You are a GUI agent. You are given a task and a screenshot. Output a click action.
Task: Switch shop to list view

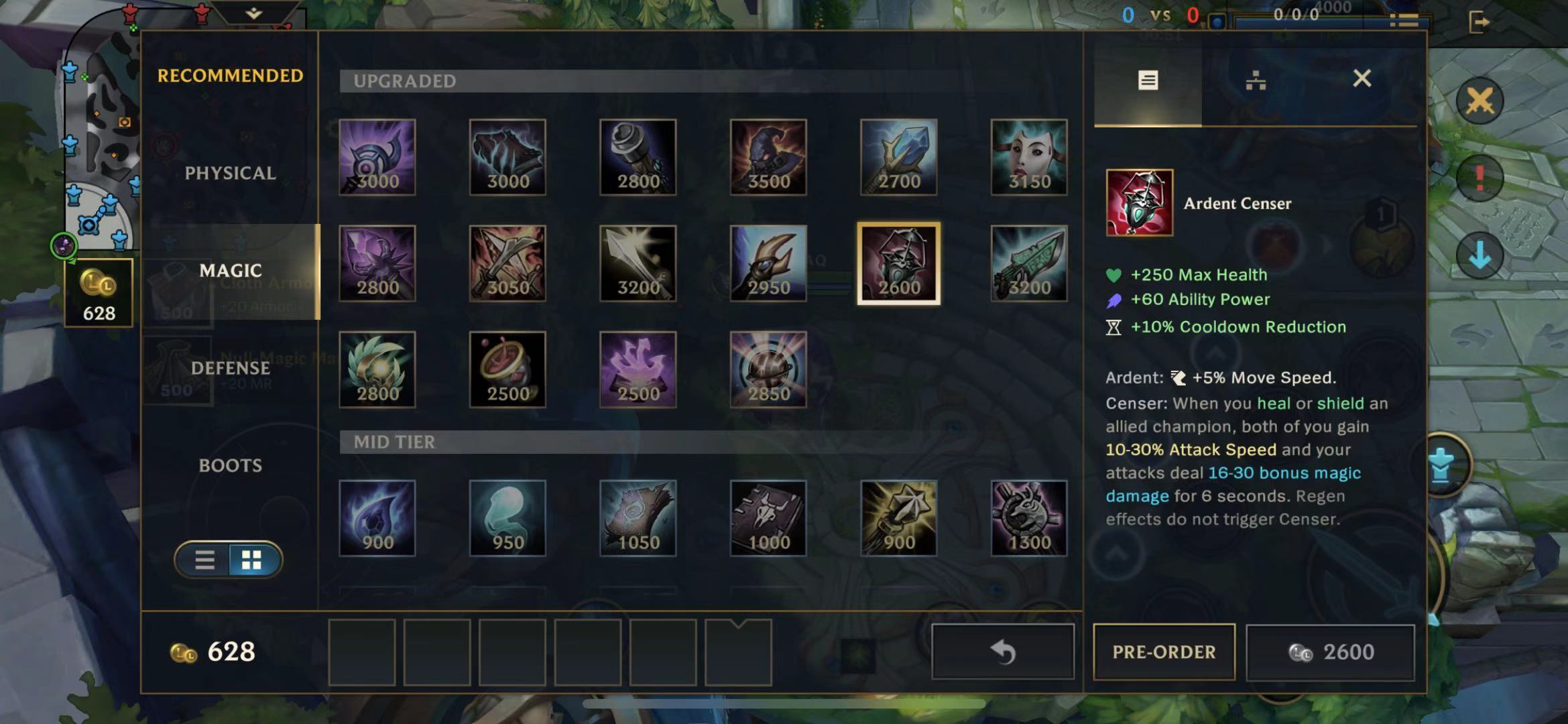(x=205, y=560)
